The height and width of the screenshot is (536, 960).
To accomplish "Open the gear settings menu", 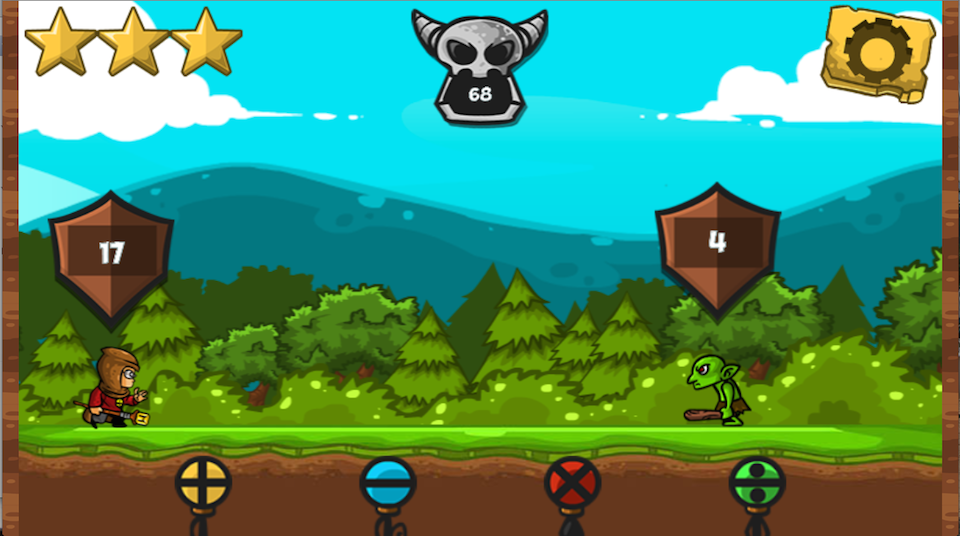I will (877, 51).
